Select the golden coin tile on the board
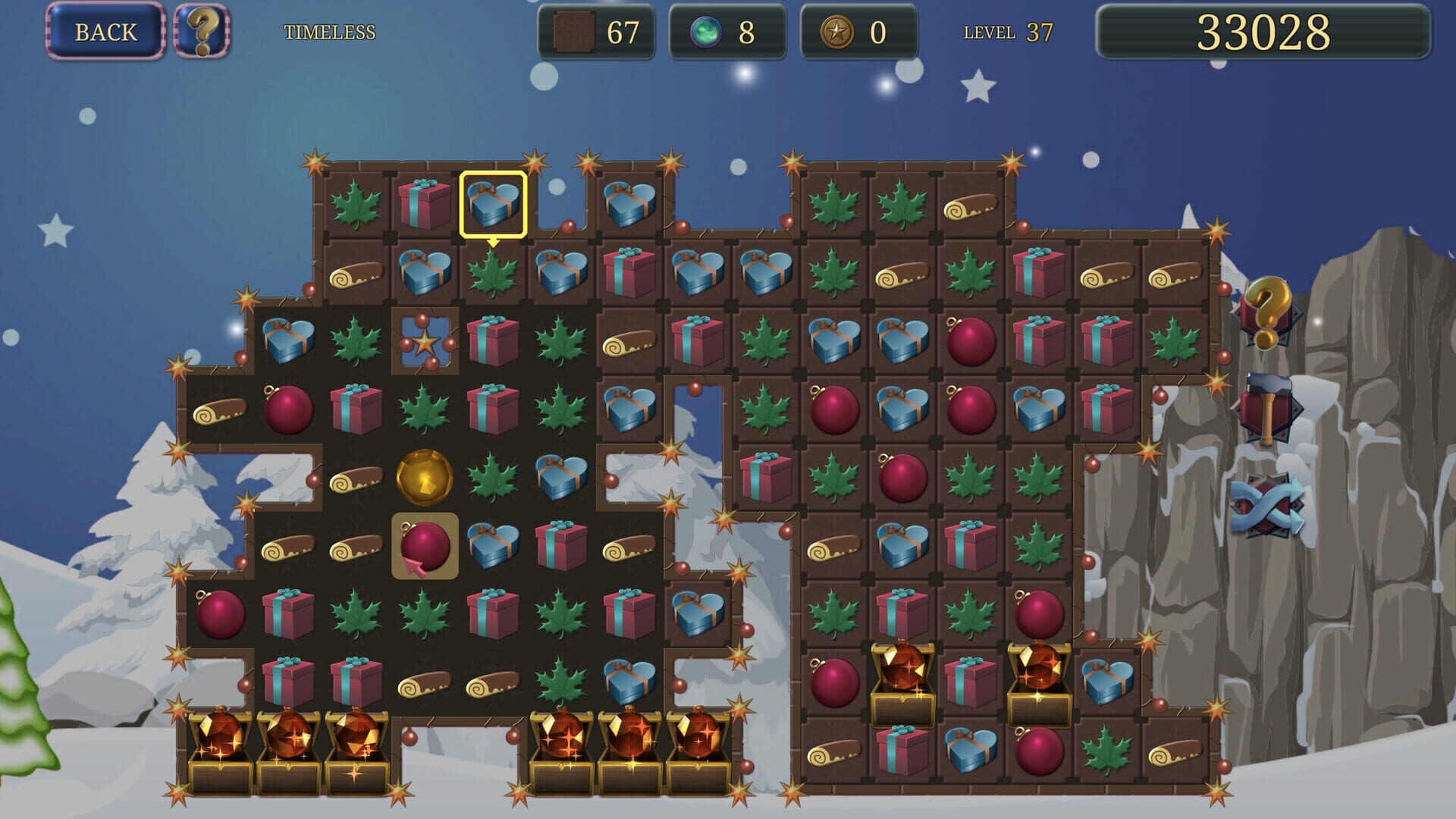 click(423, 478)
